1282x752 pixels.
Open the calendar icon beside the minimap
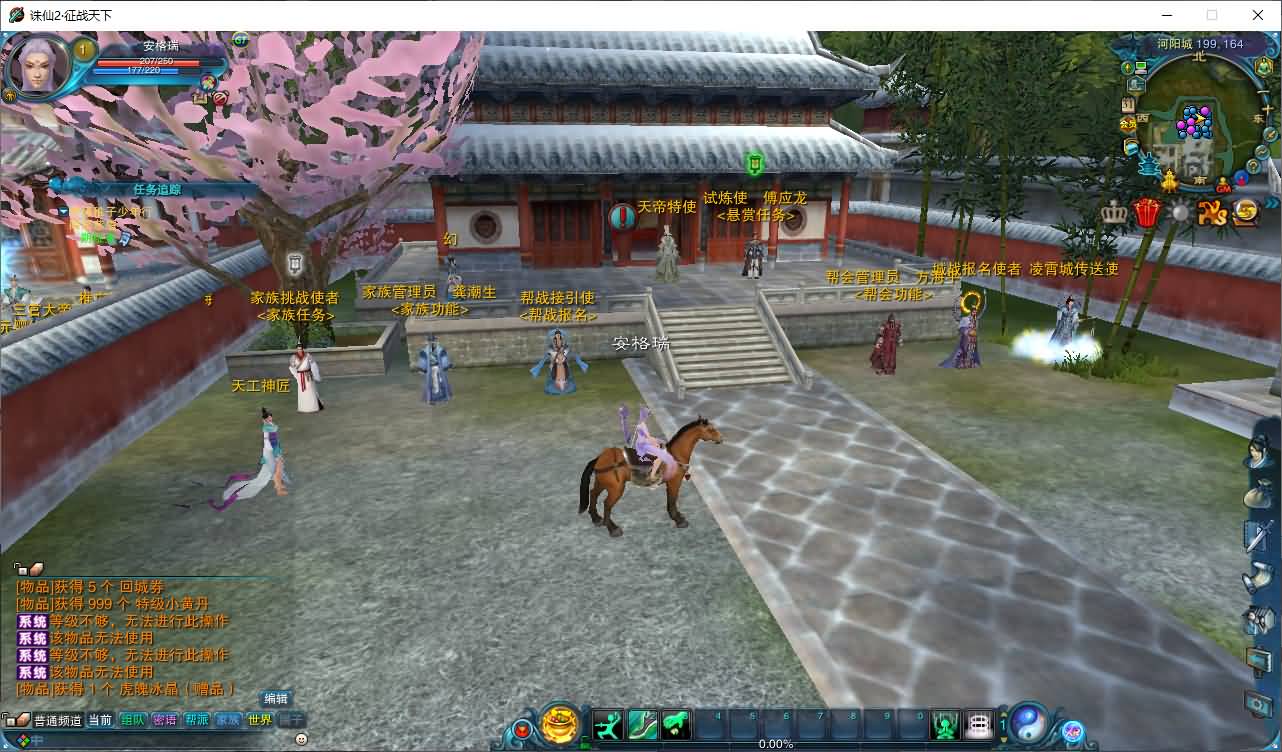[1129, 105]
